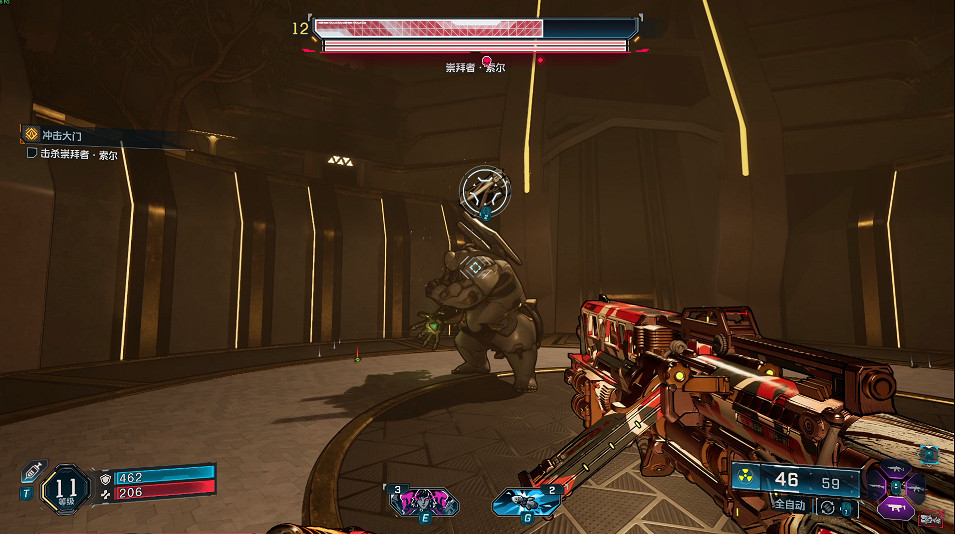This screenshot has width=955, height=534.
Task: Use the syringe repair kit icon
Action: point(31,472)
